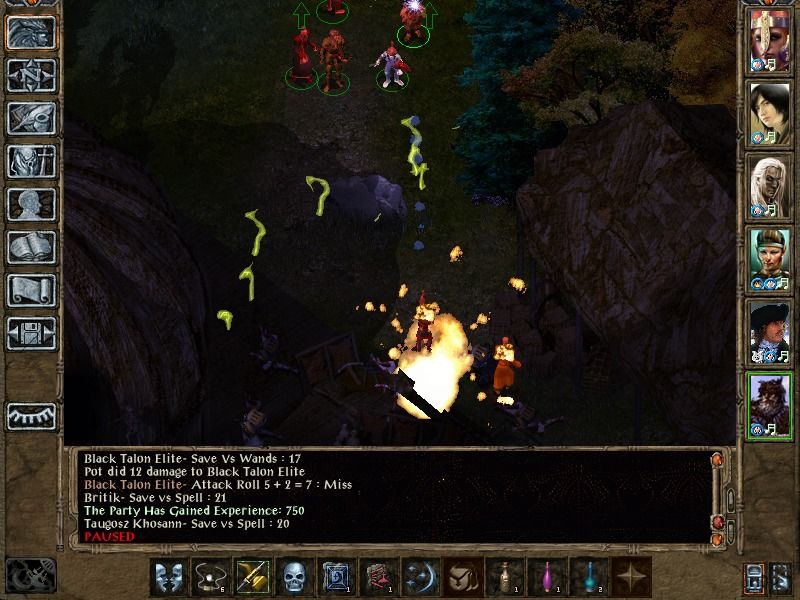This screenshot has width=800, height=600.
Task: Toggle the rest eye button
Action: click(31, 415)
